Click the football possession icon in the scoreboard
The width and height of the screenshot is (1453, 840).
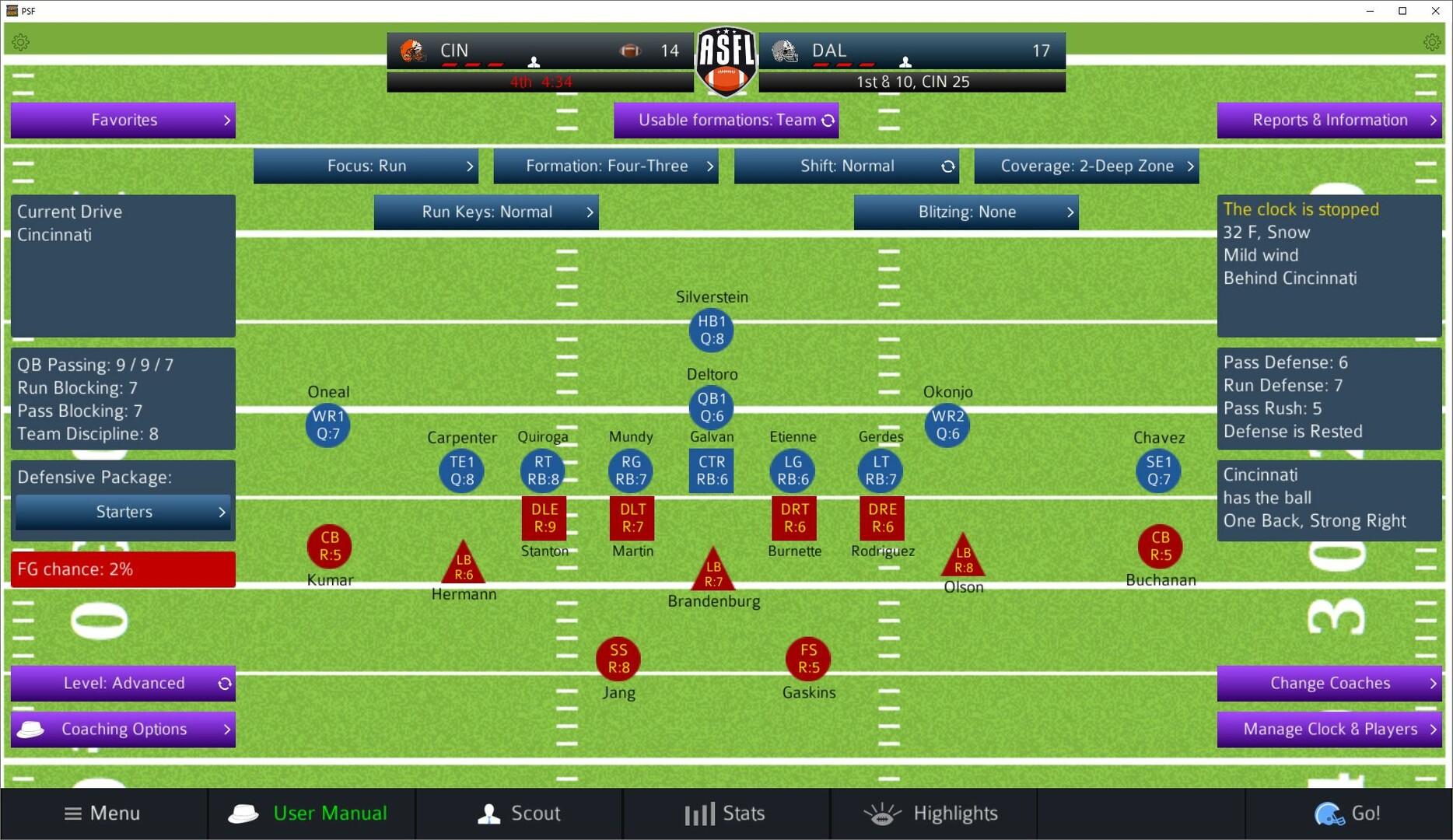pyautogui.click(x=630, y=50)
